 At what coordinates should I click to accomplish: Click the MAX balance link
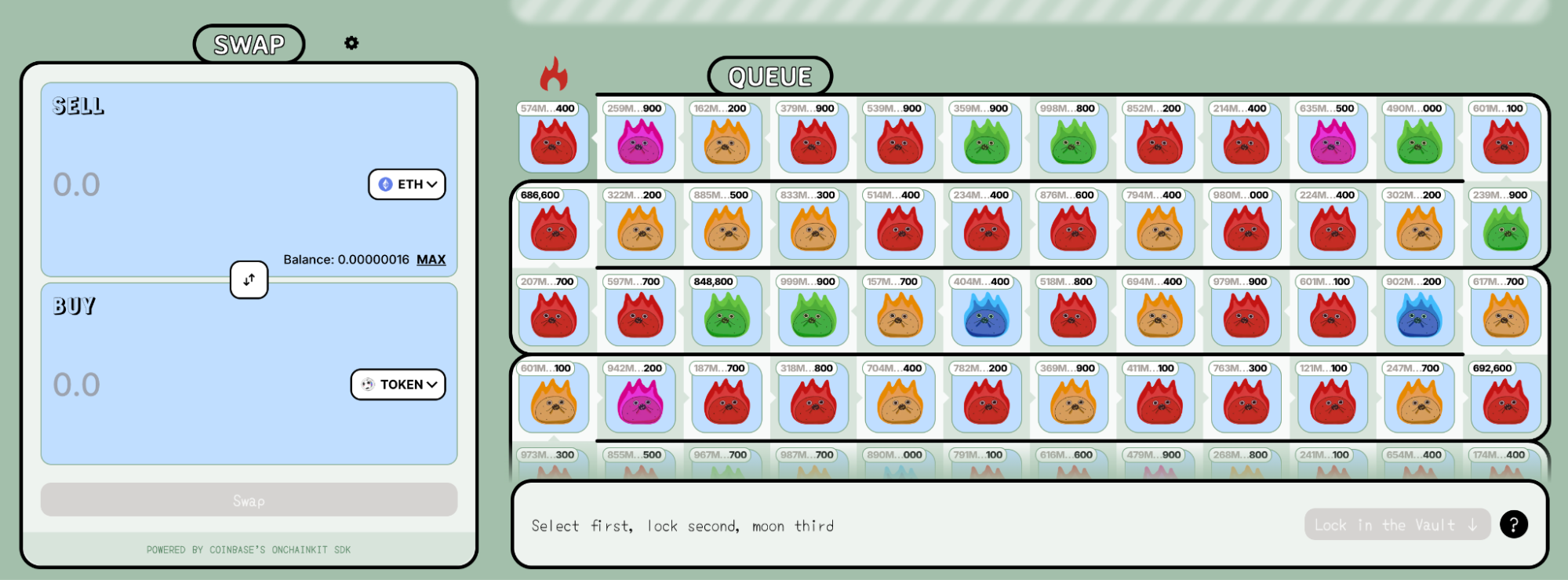431,260
